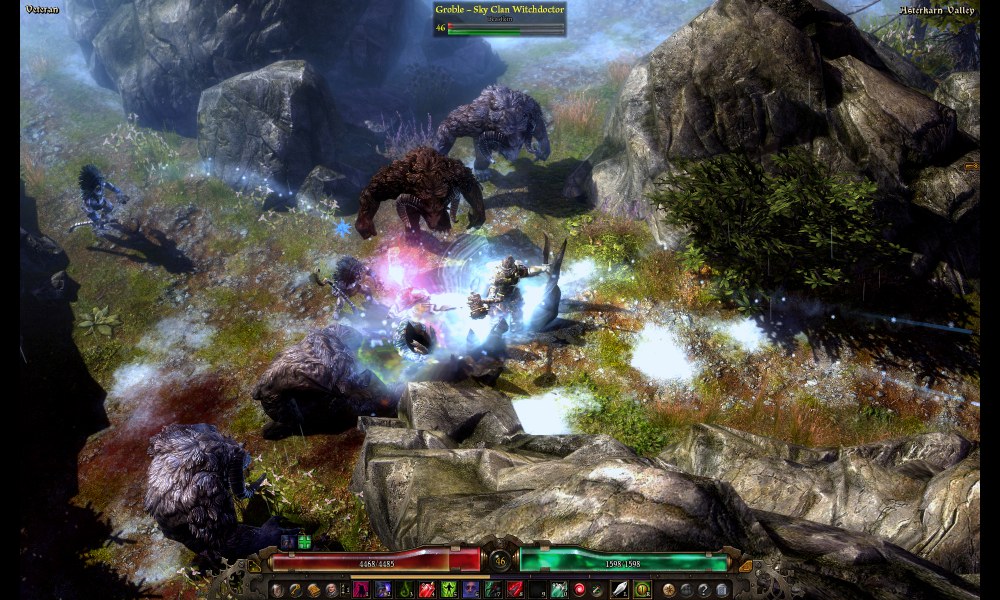The width and height of the screenshot is (1000, 600).
Task: Activate the teal crystal skill in slot 0
Action: pos(559,590)
